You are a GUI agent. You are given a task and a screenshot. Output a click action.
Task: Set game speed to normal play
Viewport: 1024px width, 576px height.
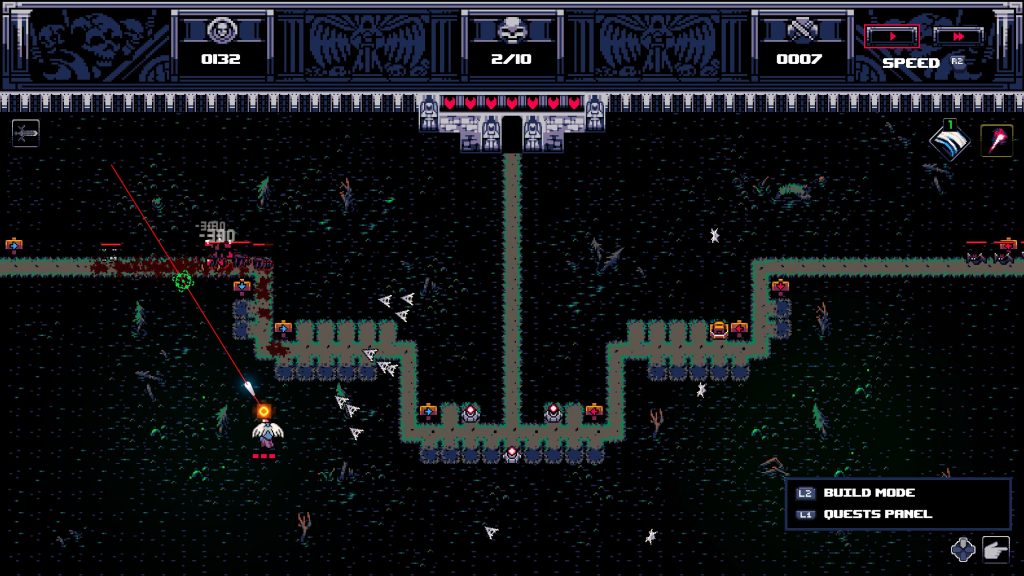[891, 36]
